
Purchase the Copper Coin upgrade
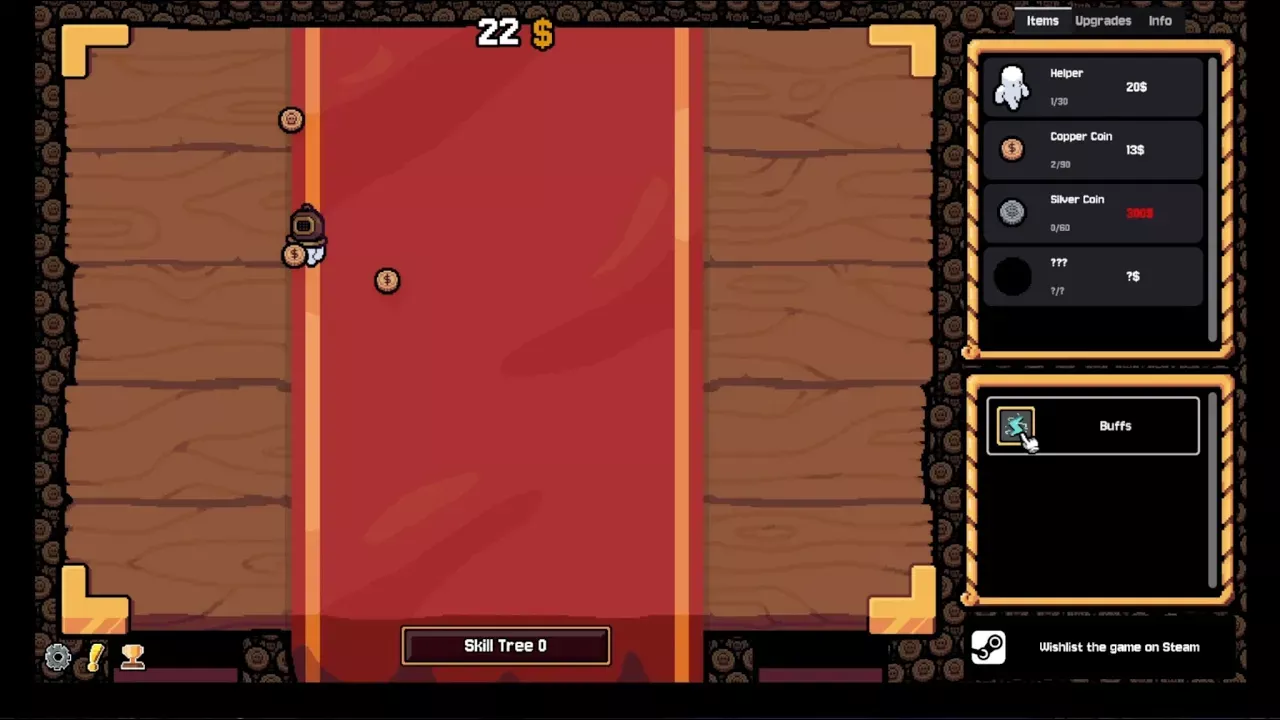pos(1093,150)
